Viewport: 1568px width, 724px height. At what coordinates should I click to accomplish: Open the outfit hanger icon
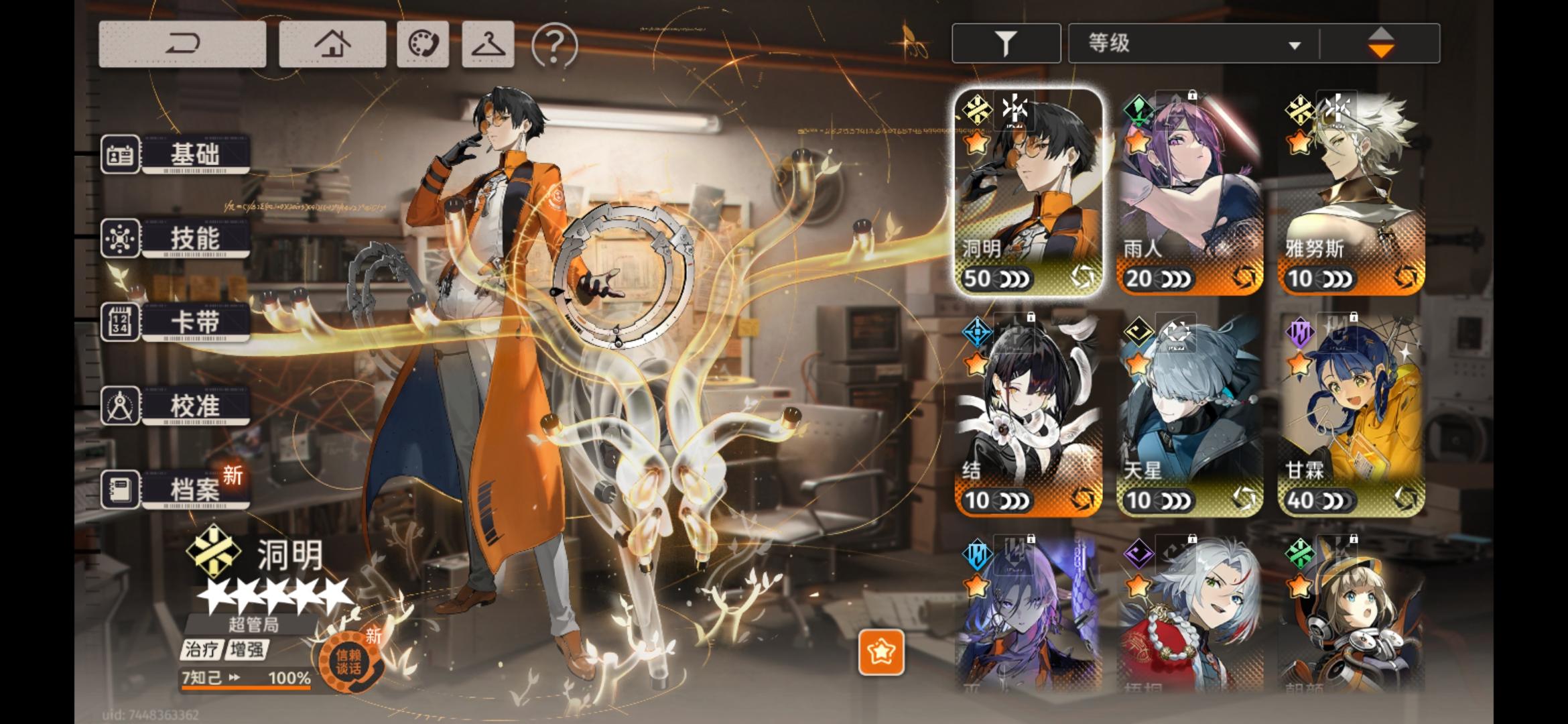(488, 43)
